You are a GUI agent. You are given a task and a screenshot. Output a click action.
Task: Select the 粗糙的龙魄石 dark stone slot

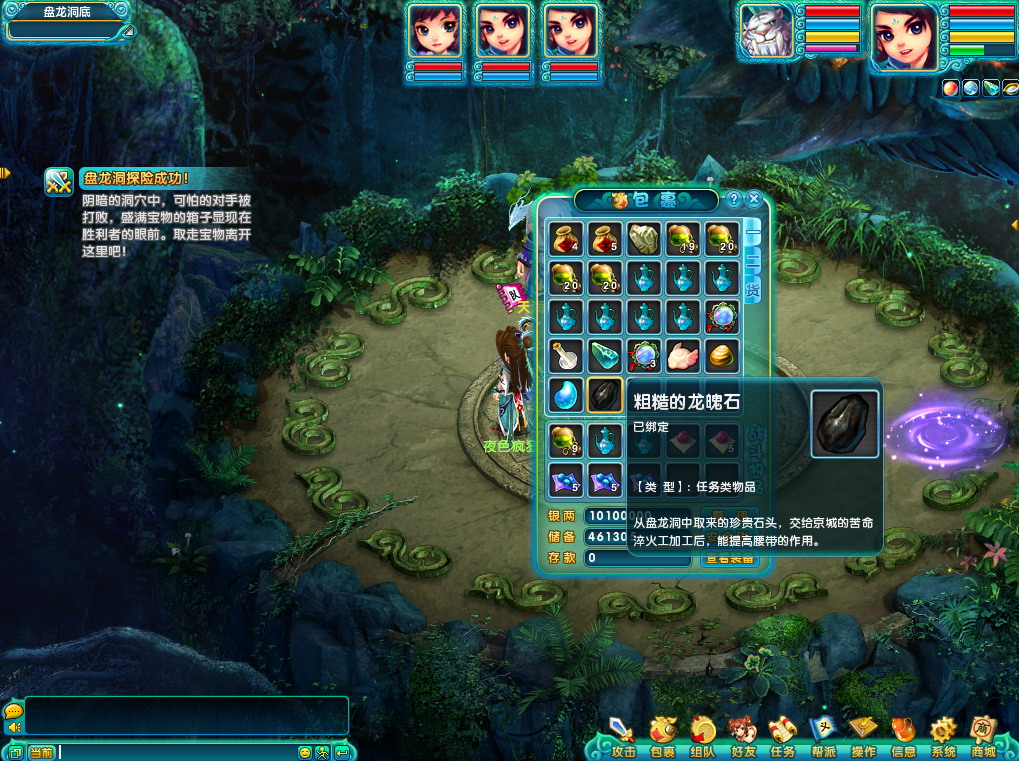[x=605, y=395]
